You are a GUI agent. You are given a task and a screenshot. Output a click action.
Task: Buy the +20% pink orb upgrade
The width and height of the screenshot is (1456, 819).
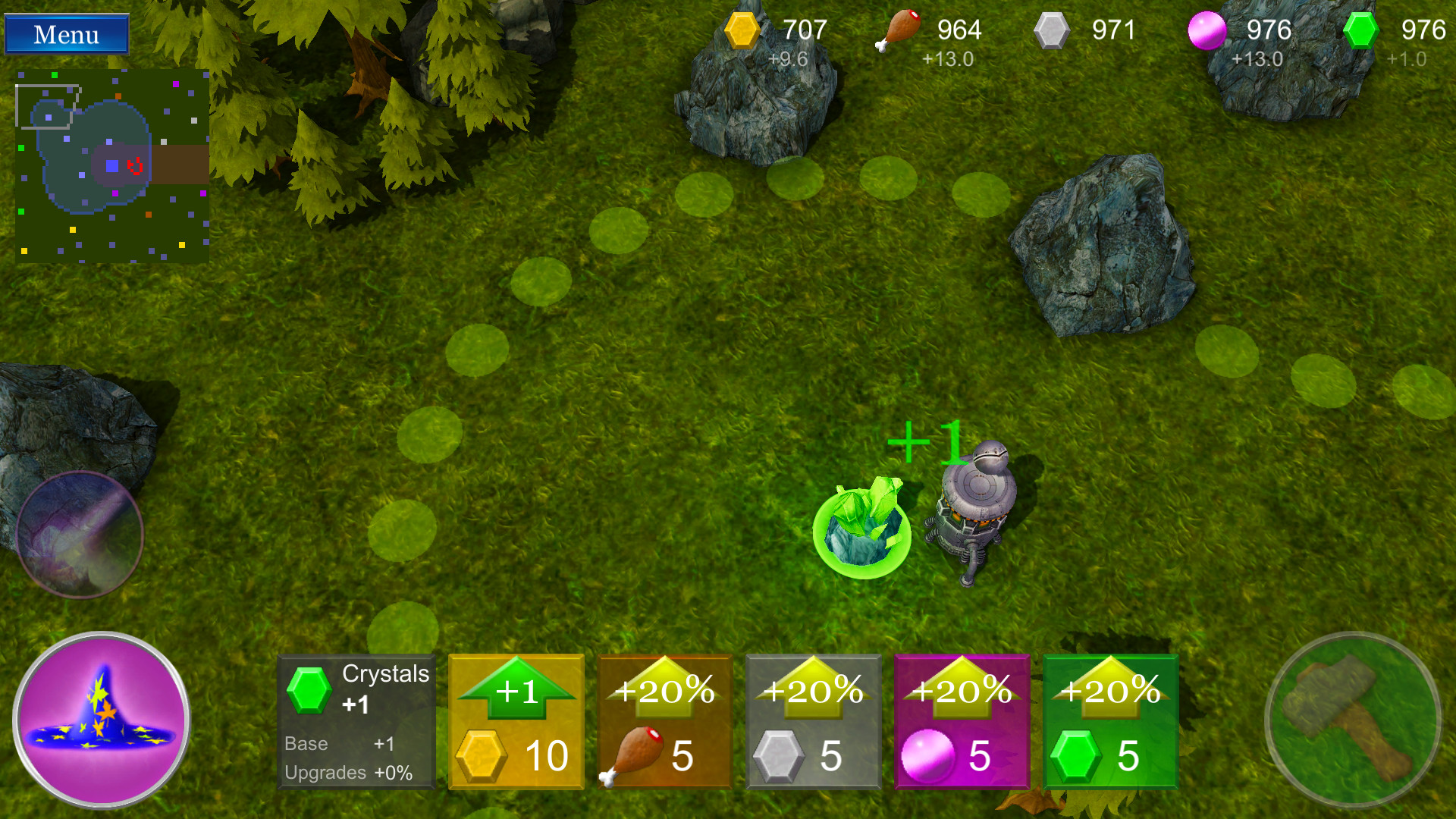[x=961, y=720]
